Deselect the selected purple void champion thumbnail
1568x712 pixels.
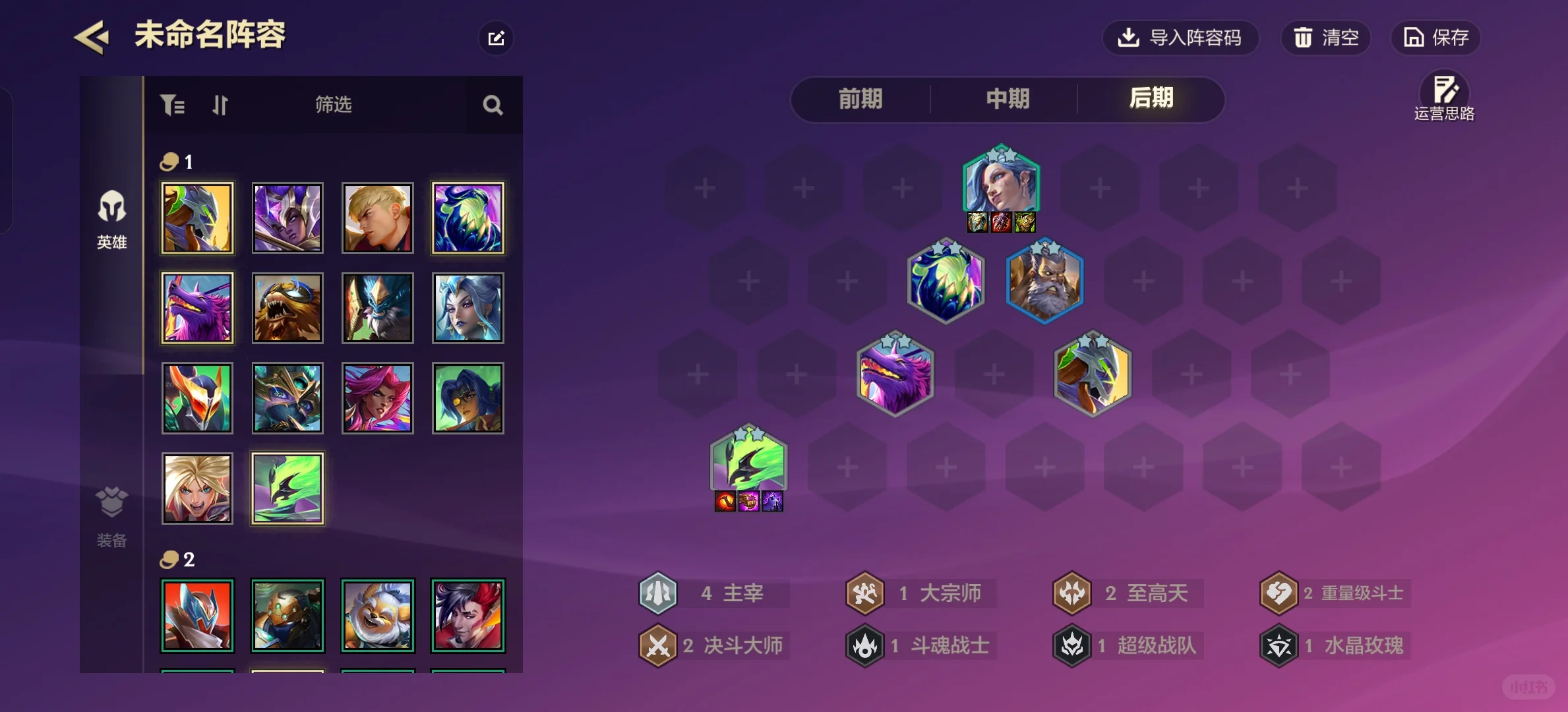pyautogui.click(x=467, y=218)
